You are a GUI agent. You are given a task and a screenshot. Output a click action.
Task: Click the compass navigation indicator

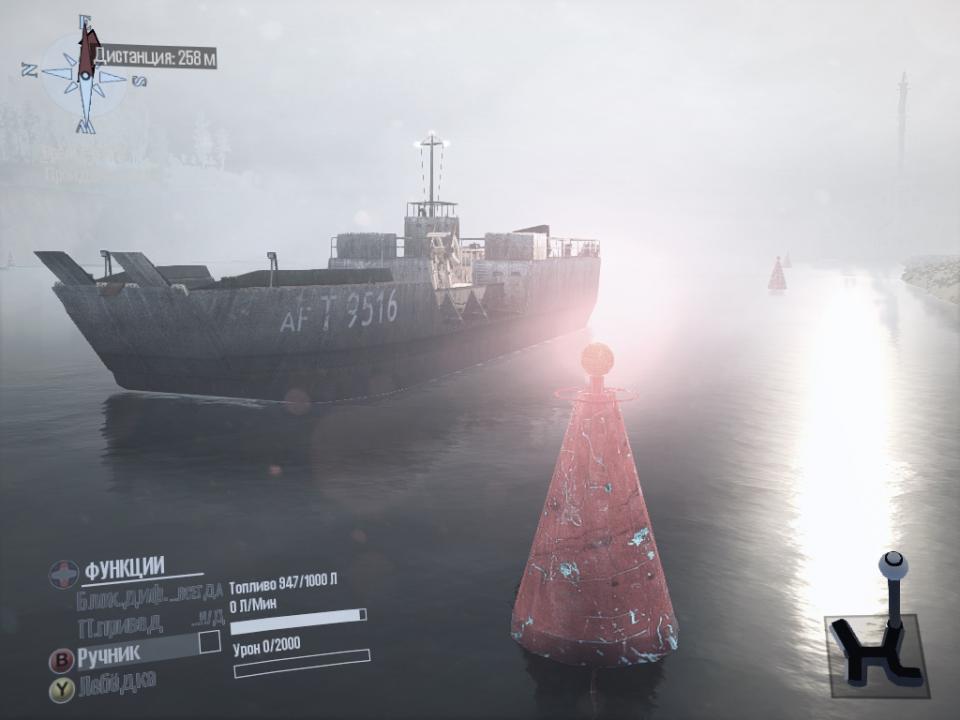point(85,77)
